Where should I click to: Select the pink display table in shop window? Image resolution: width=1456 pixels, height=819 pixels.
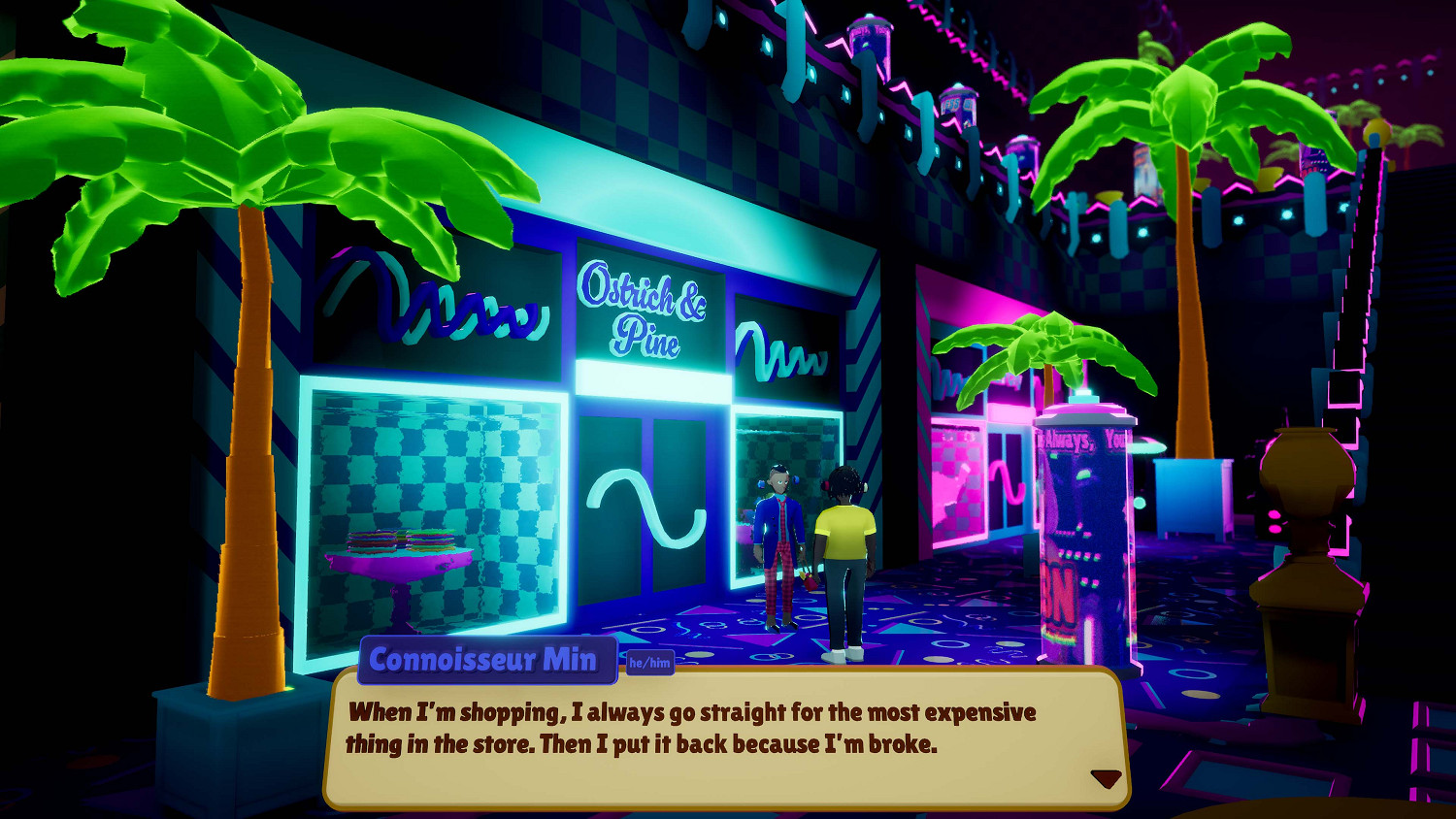click(398, 568)
